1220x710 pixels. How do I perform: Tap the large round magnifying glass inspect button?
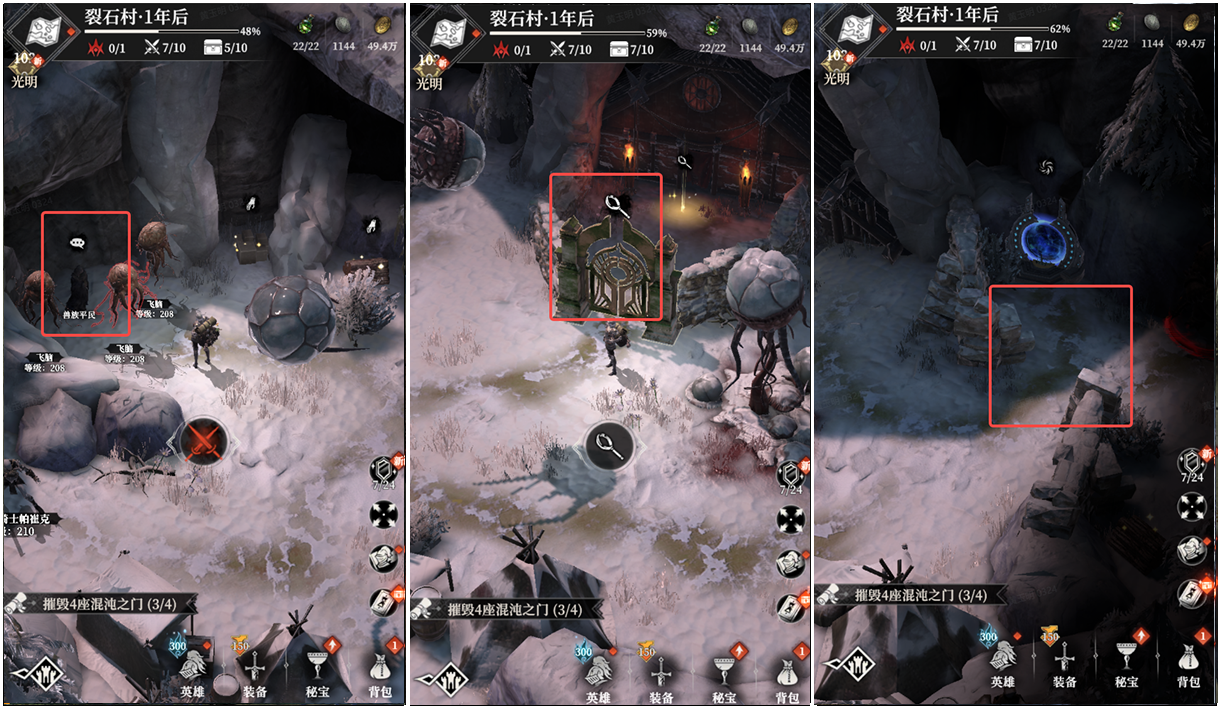click(x=609, y=446)
